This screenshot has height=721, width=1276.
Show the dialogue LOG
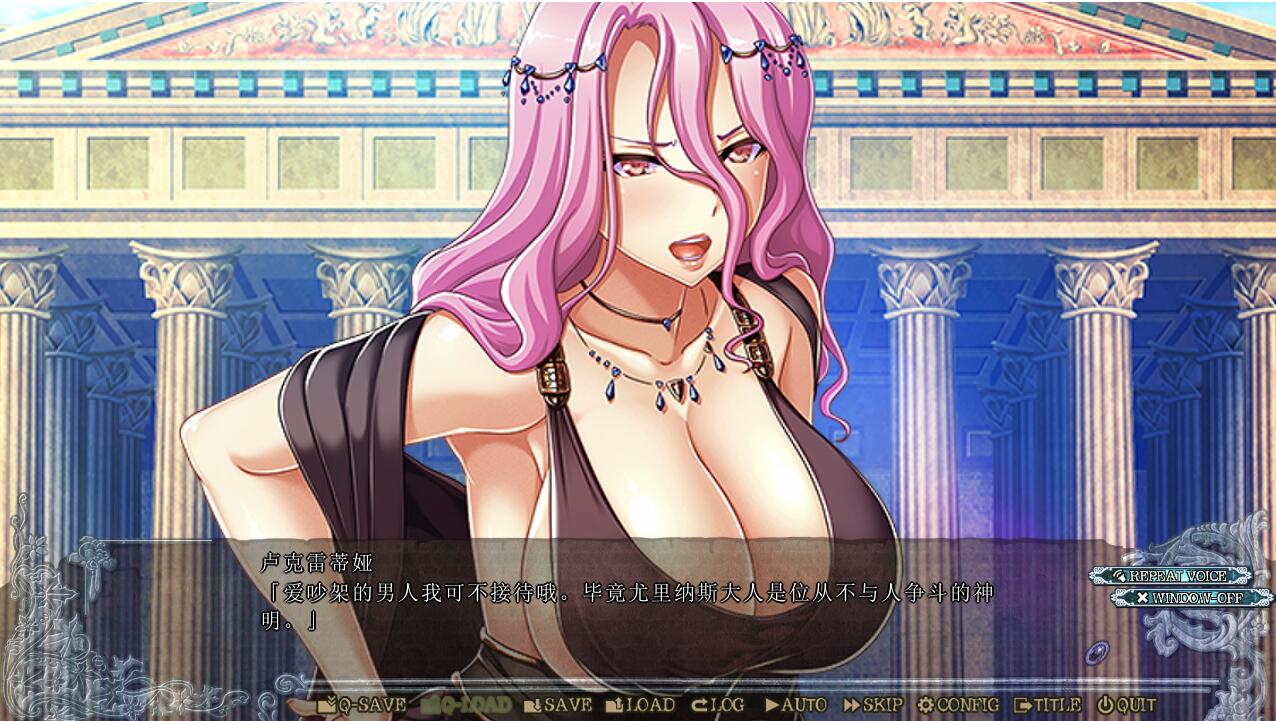(x=718, y=705)
